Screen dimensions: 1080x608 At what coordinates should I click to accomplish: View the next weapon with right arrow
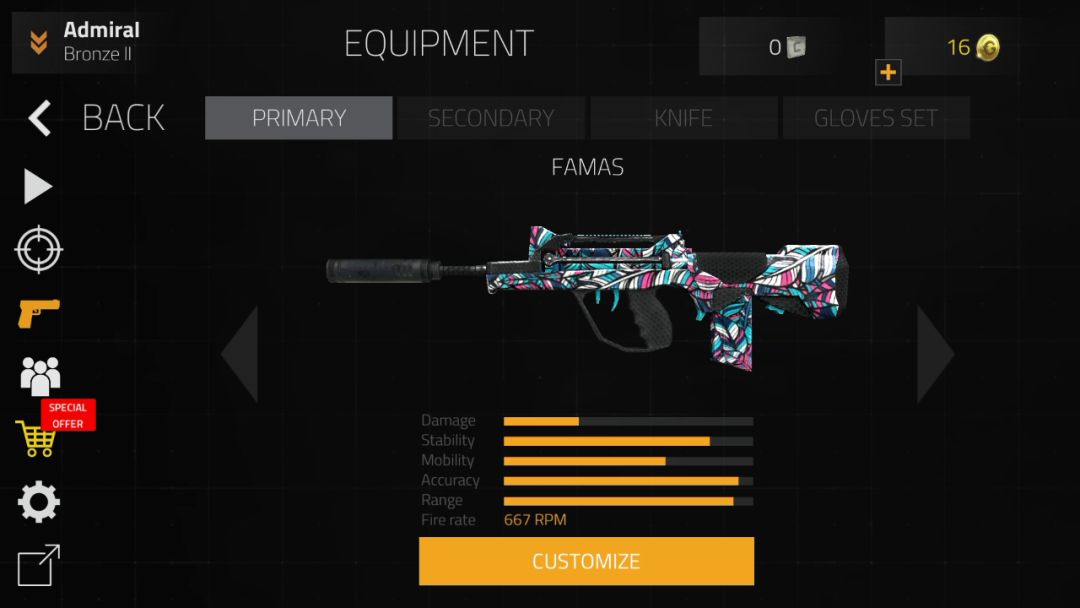pos(935,354)
